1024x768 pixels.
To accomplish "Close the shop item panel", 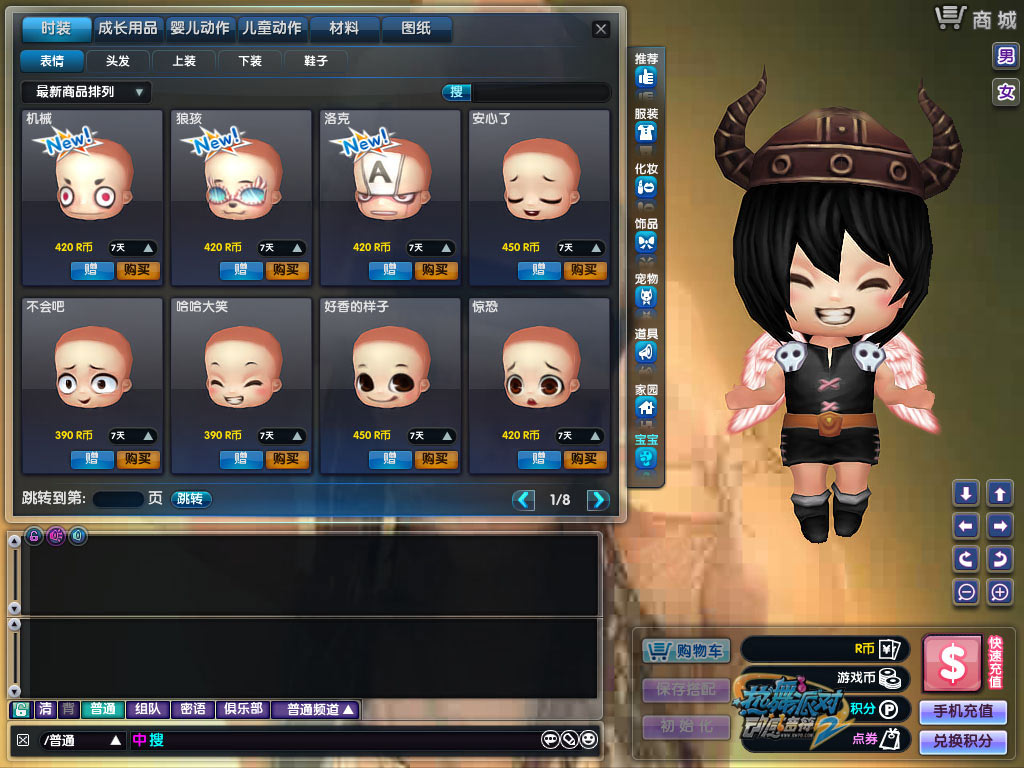I will [600, 29].
